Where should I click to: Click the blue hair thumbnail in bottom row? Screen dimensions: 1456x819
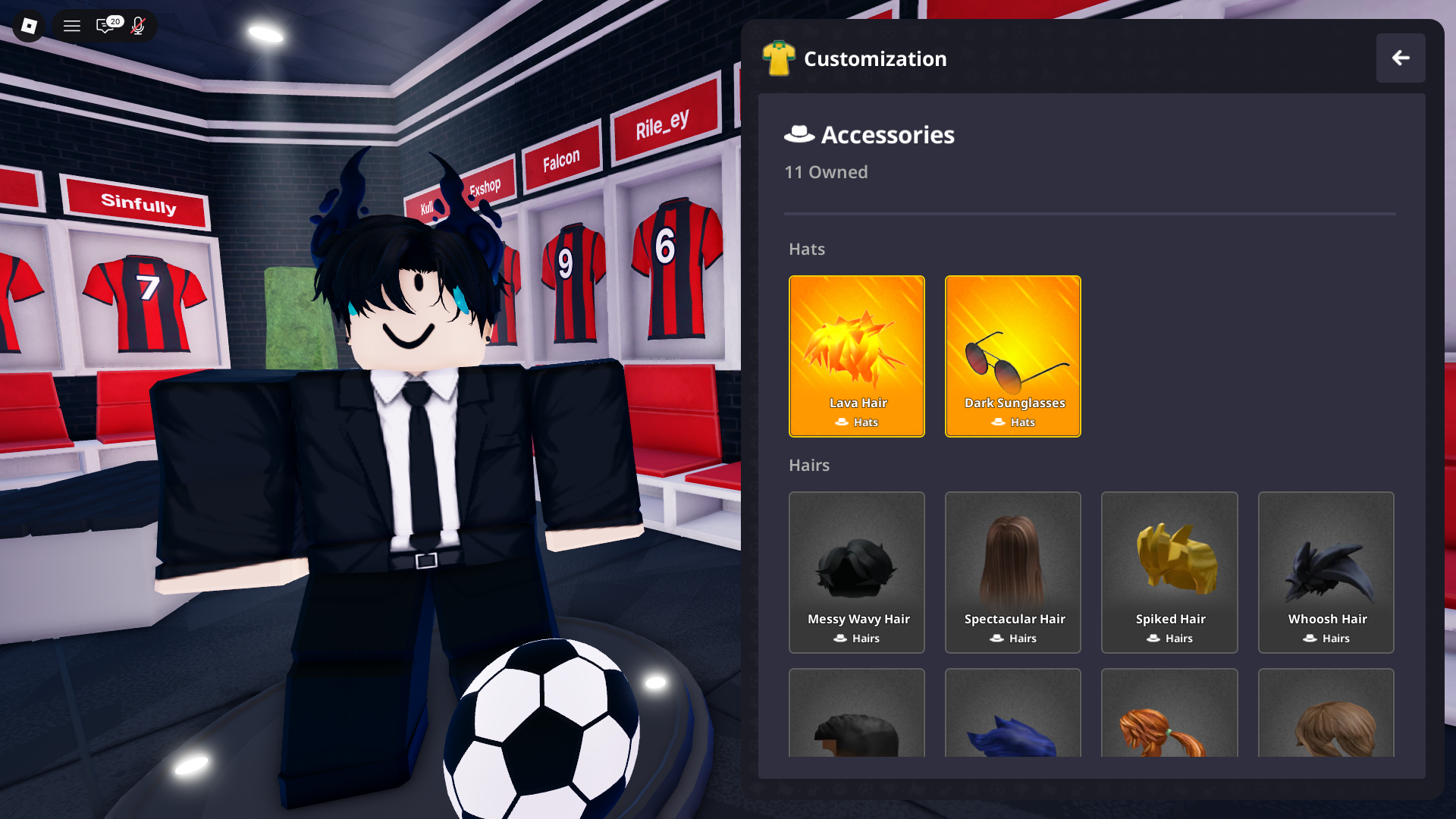coord(1012,728)
